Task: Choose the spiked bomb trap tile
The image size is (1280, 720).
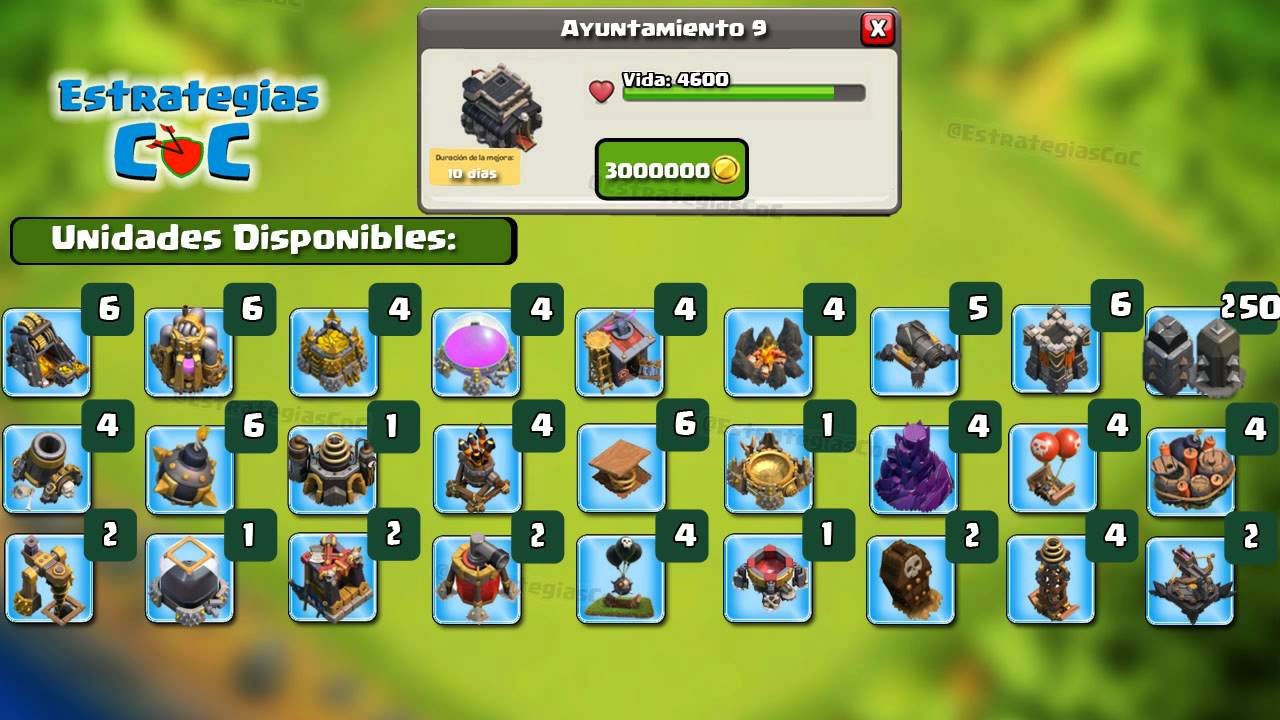Action: click(190, 470)
